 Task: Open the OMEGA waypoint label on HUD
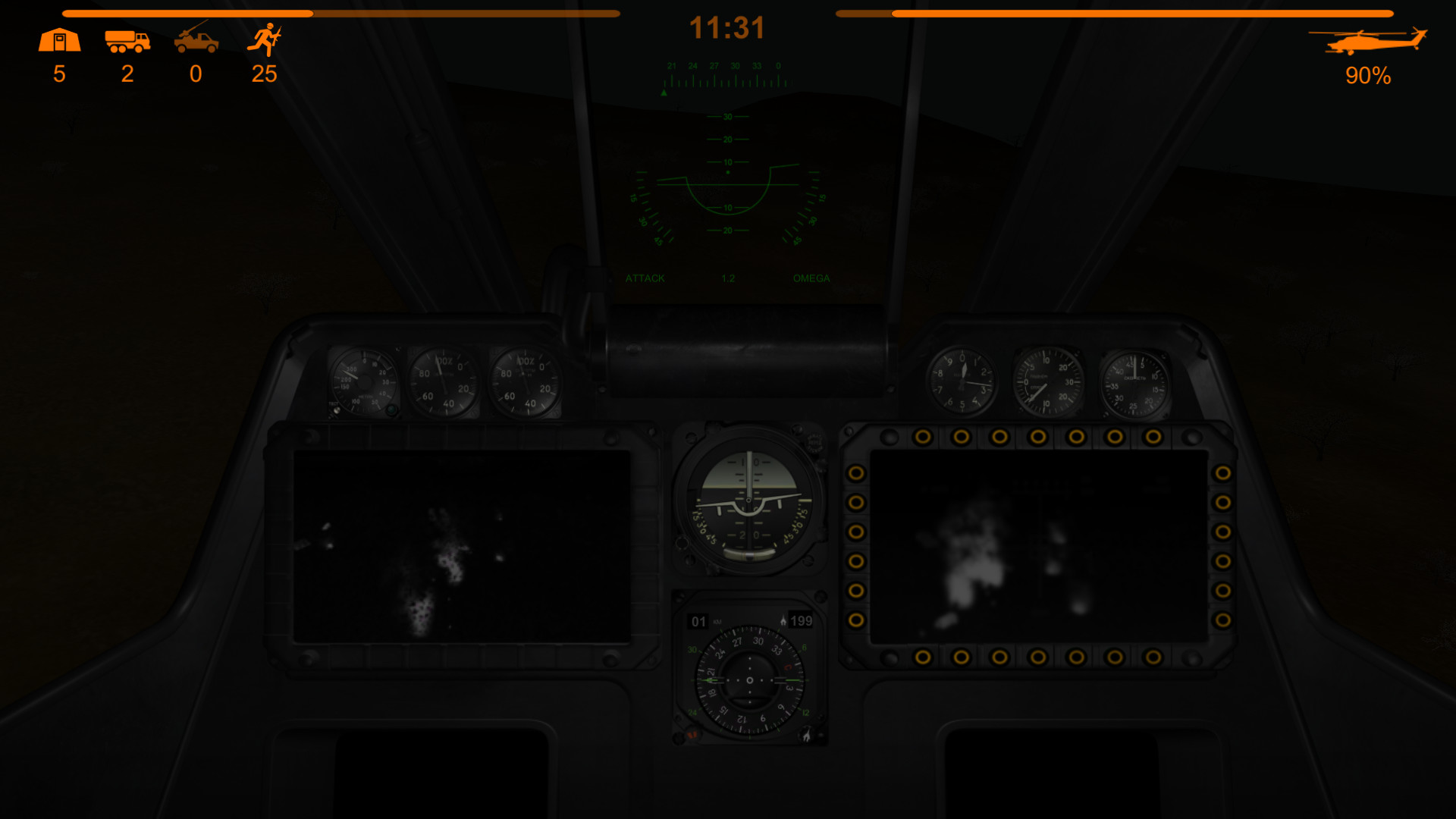click(x=812, y=278)
